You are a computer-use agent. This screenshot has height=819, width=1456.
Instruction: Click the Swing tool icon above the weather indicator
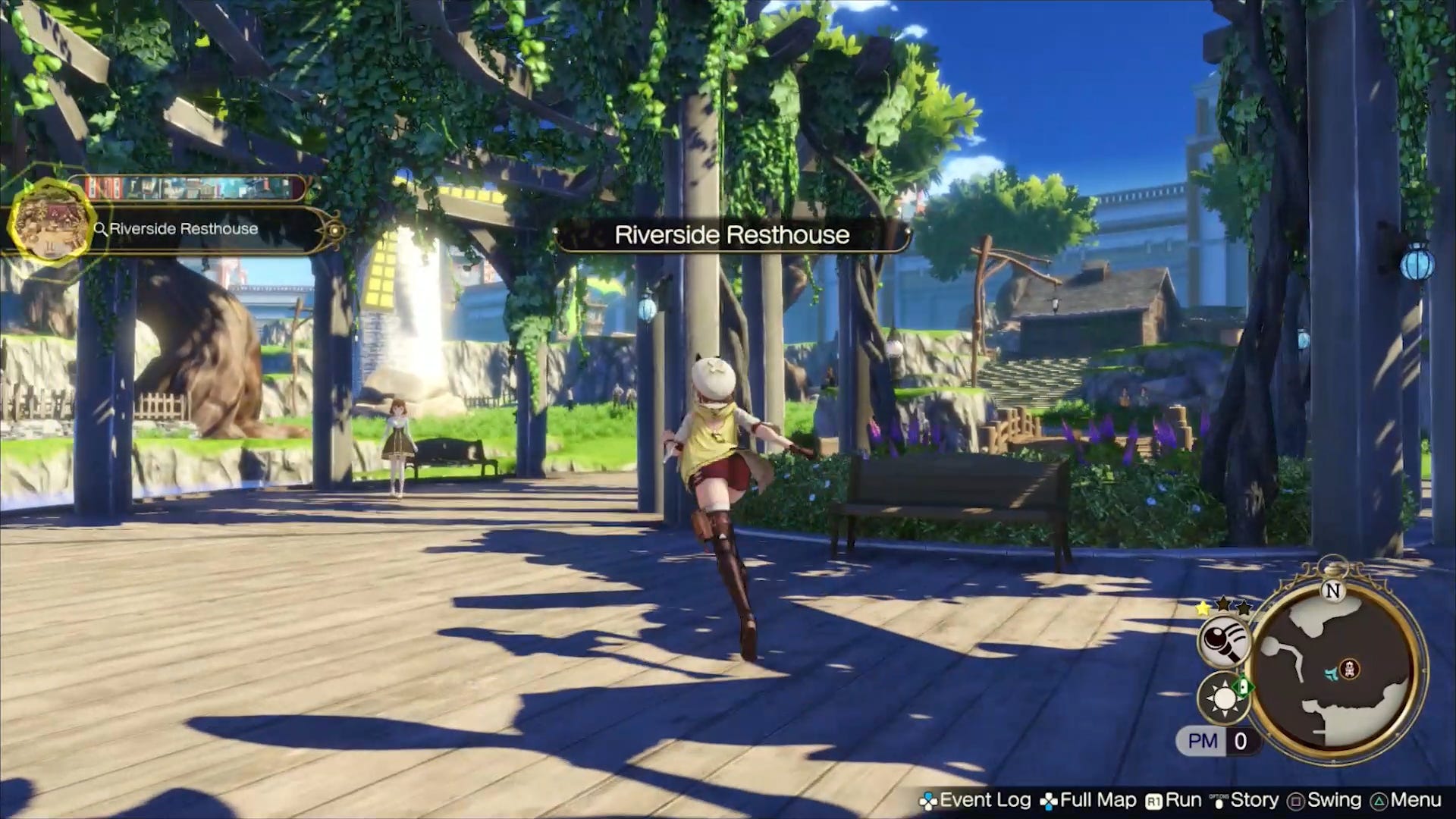pos(1224,642)
